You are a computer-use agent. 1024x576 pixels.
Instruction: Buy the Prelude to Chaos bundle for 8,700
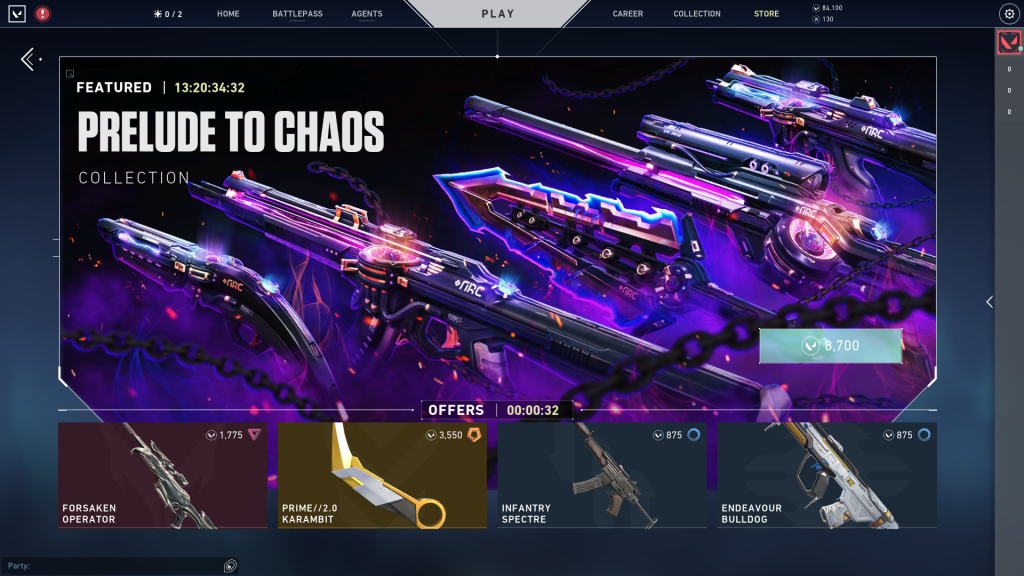(830, 345)
